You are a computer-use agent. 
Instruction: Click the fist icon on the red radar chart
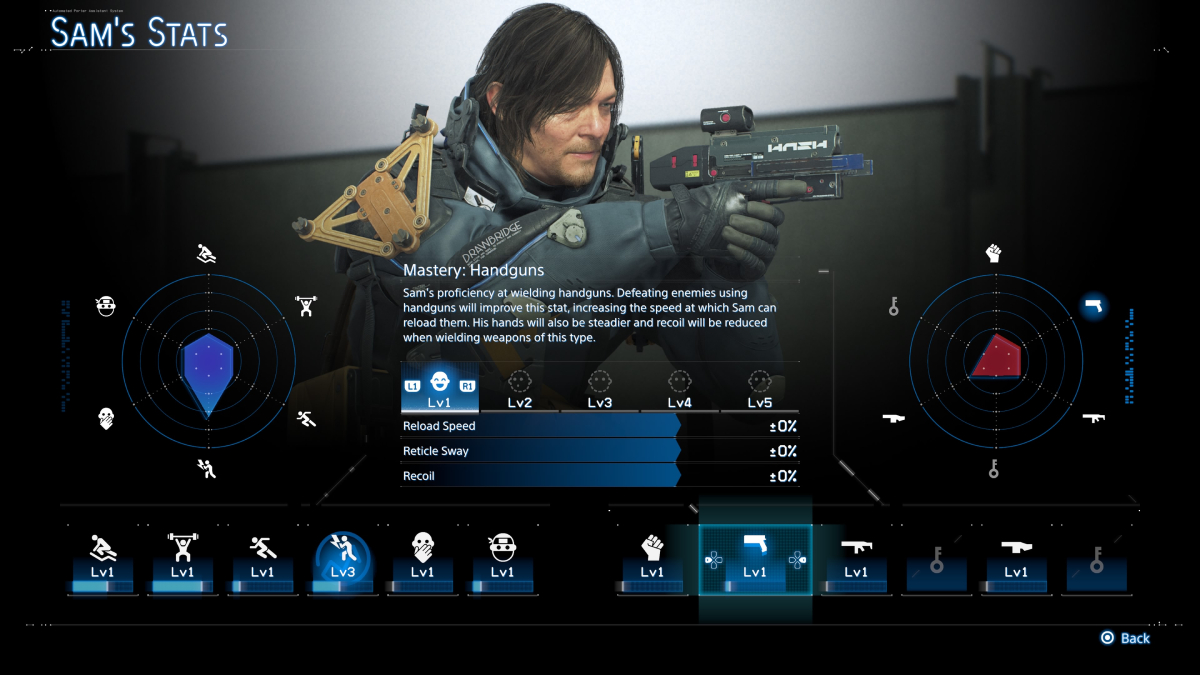(x=993, y=253)
